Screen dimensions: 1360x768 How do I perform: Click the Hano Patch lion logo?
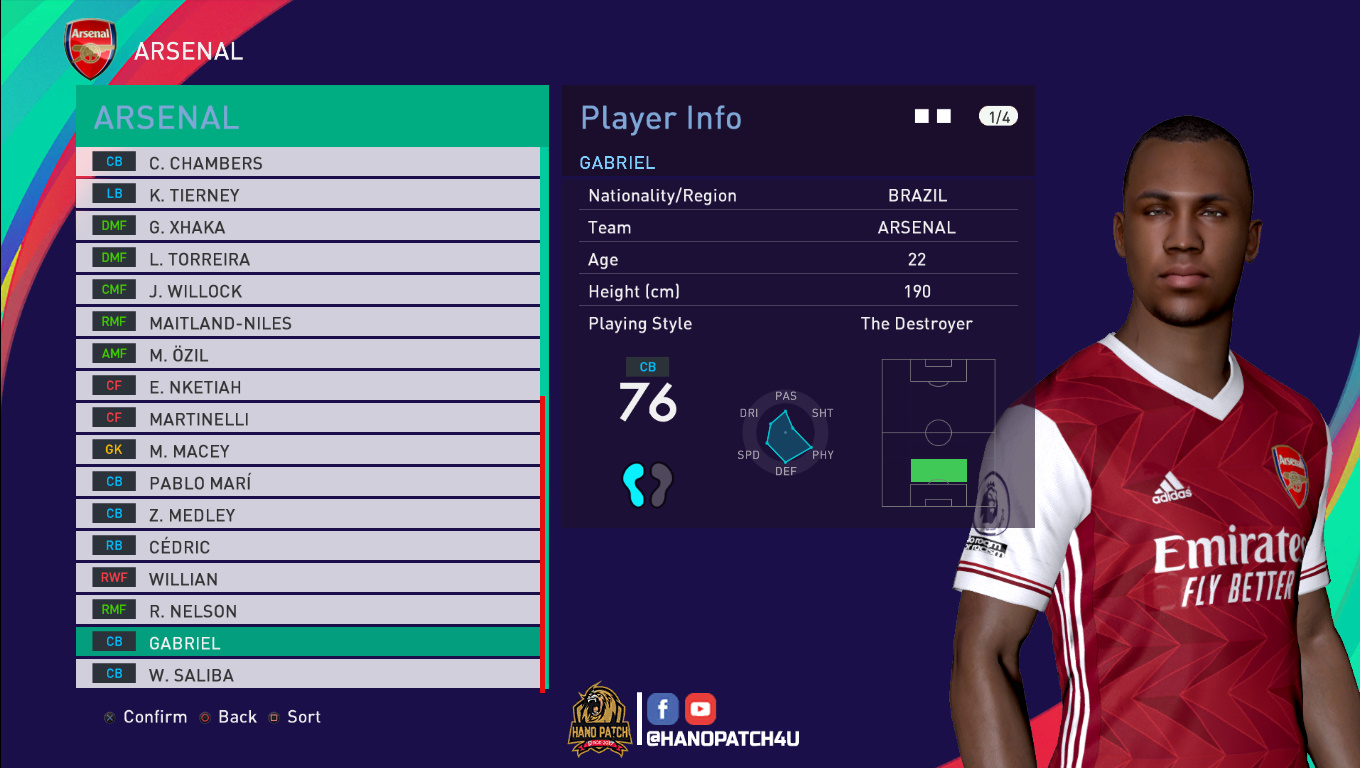tap(598, 717)
